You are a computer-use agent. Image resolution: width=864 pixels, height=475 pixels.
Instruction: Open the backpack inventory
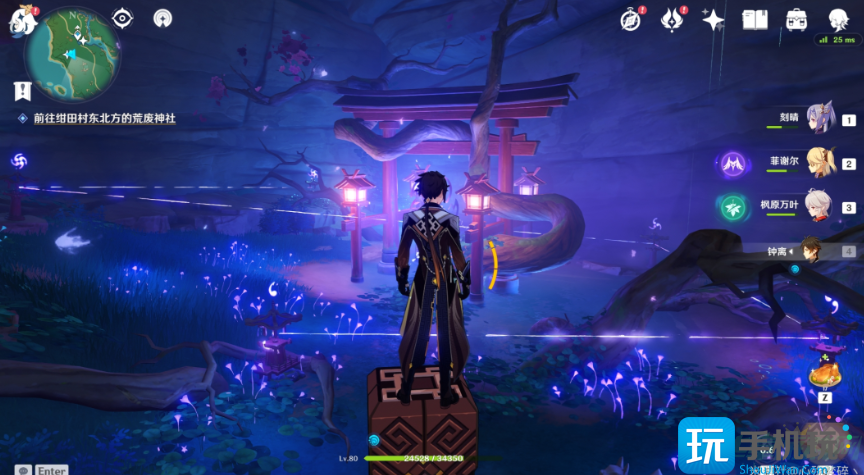(x=797, y=19)
